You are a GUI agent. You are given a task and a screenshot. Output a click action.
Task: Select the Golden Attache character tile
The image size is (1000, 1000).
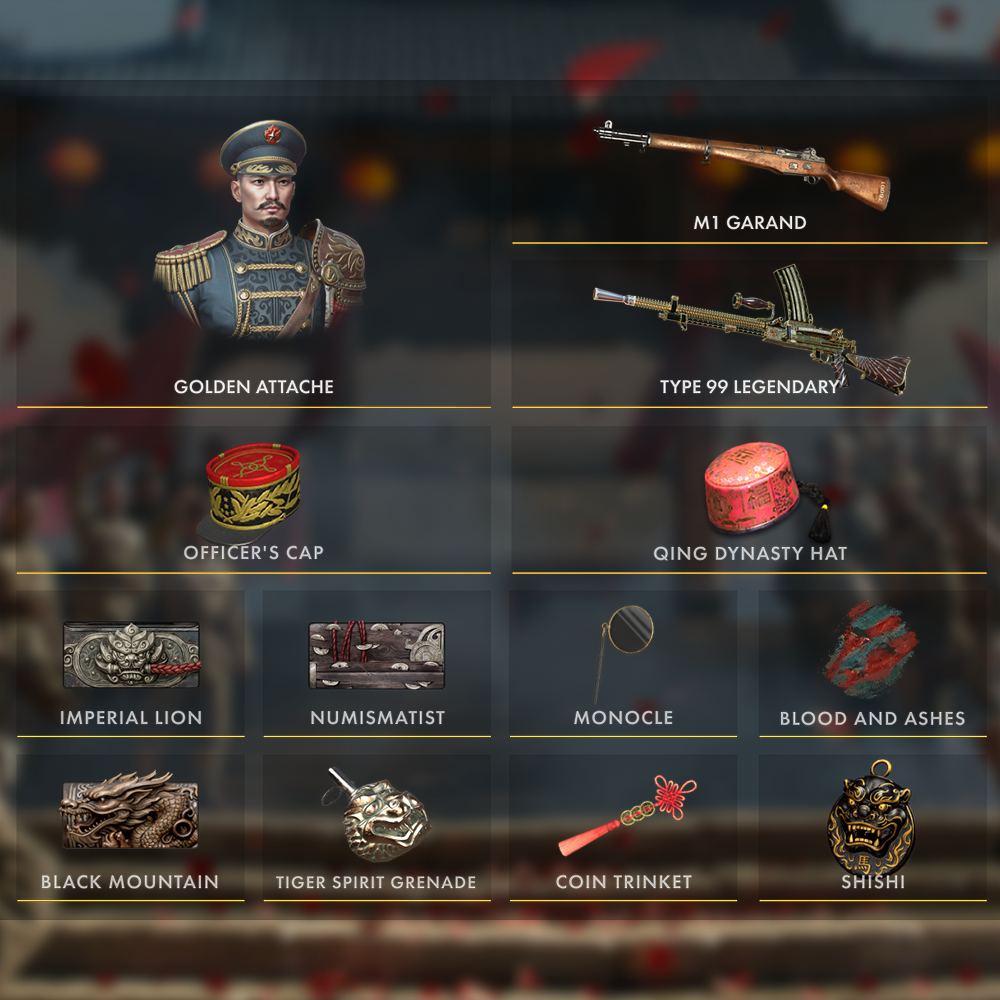tap(254, 252)
